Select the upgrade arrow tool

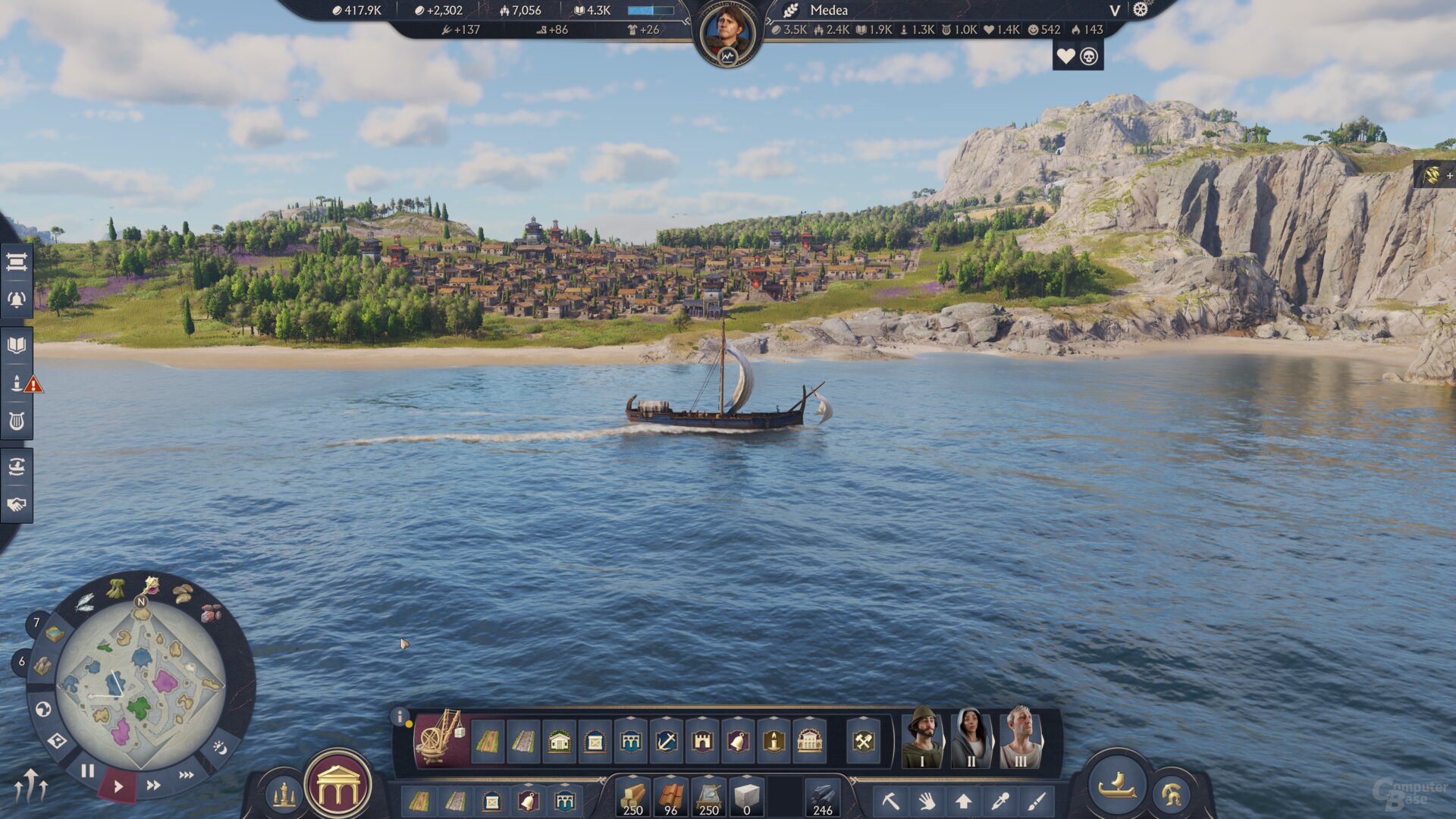tap(965, 802)
